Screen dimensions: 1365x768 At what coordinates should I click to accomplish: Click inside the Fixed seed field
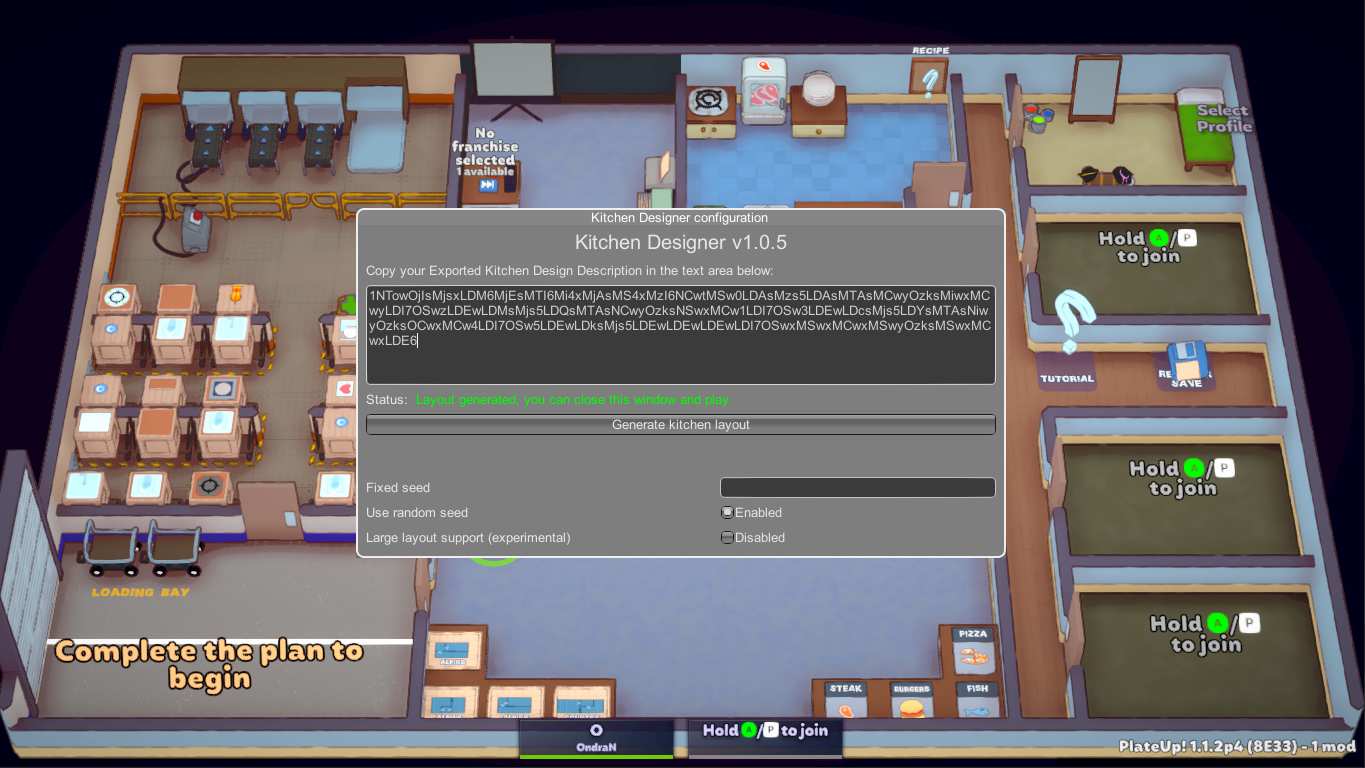[x=856, y=487]
